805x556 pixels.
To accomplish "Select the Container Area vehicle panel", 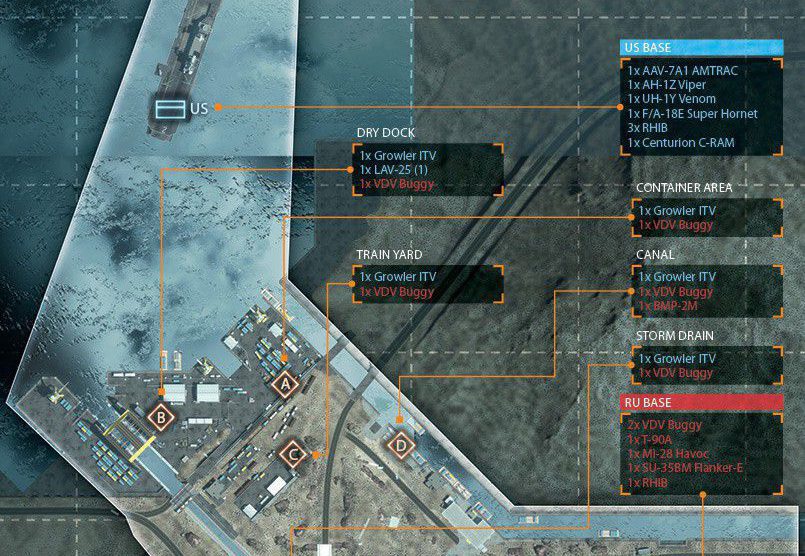I will (x=708, y=218).
